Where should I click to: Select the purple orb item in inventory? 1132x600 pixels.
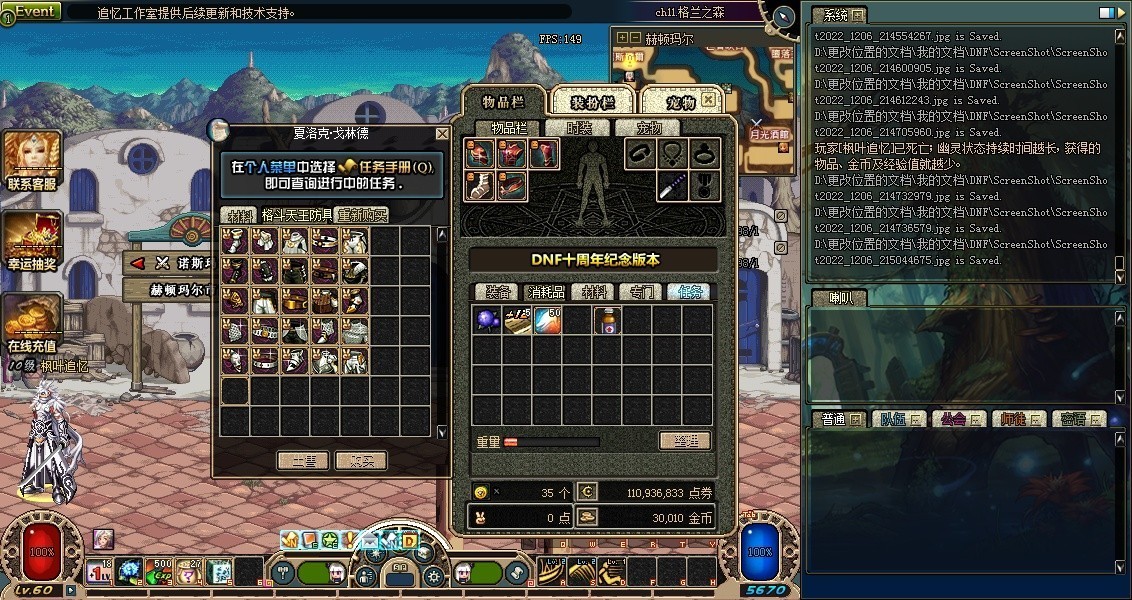(x=487, y=321)
